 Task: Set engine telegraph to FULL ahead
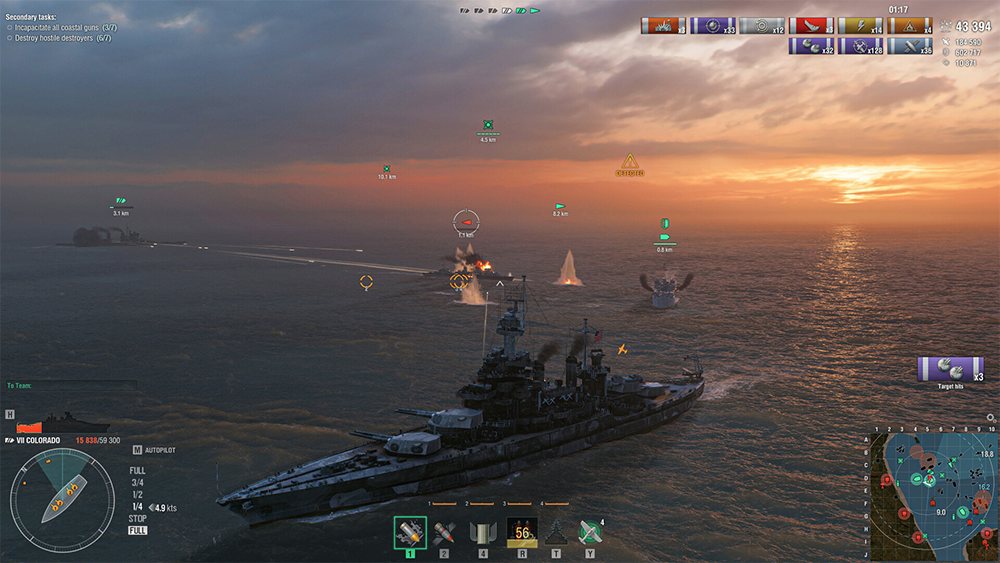pyautogui.click(x=137, y=470)
